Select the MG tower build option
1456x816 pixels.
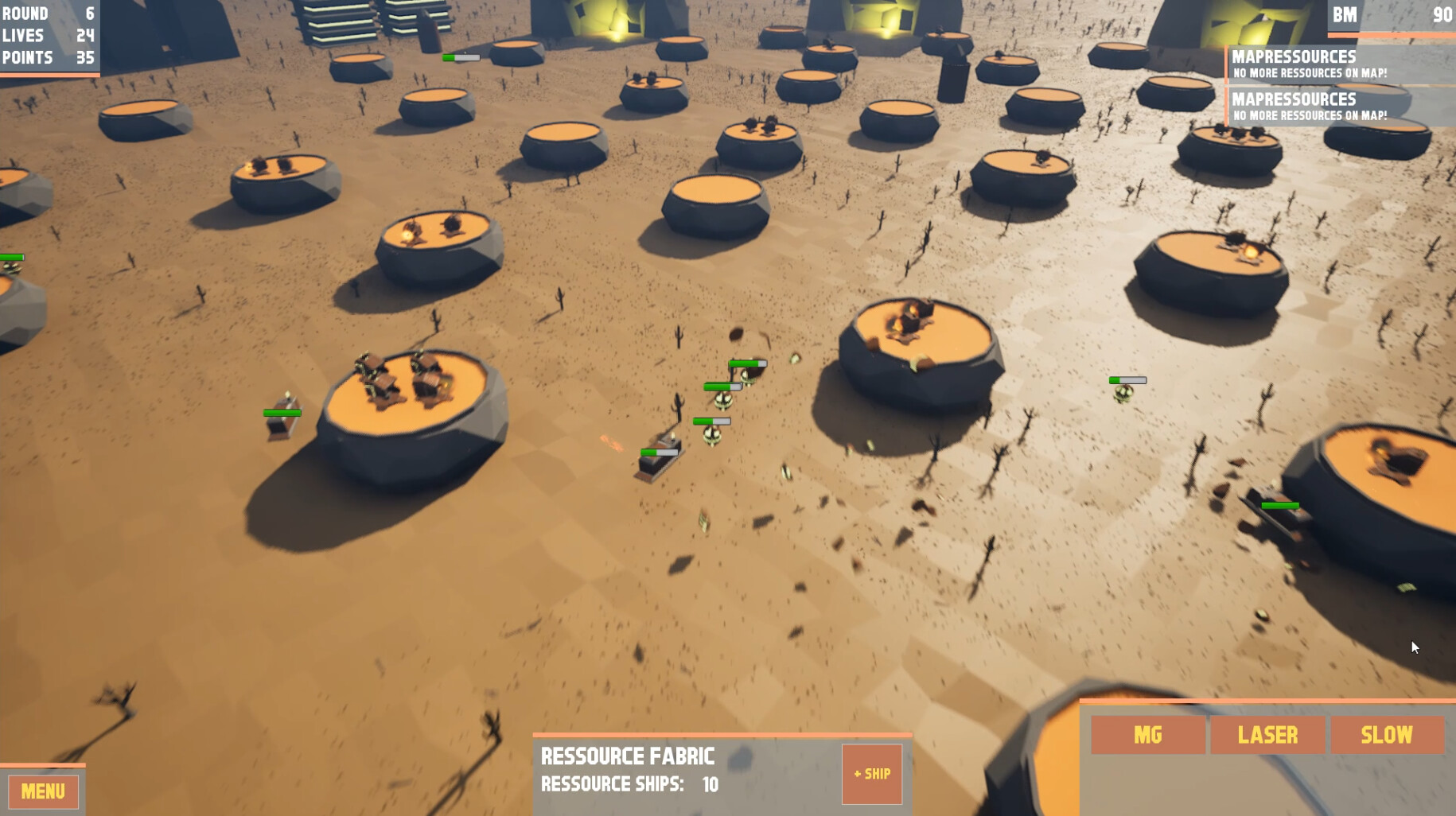(1148, 735)
